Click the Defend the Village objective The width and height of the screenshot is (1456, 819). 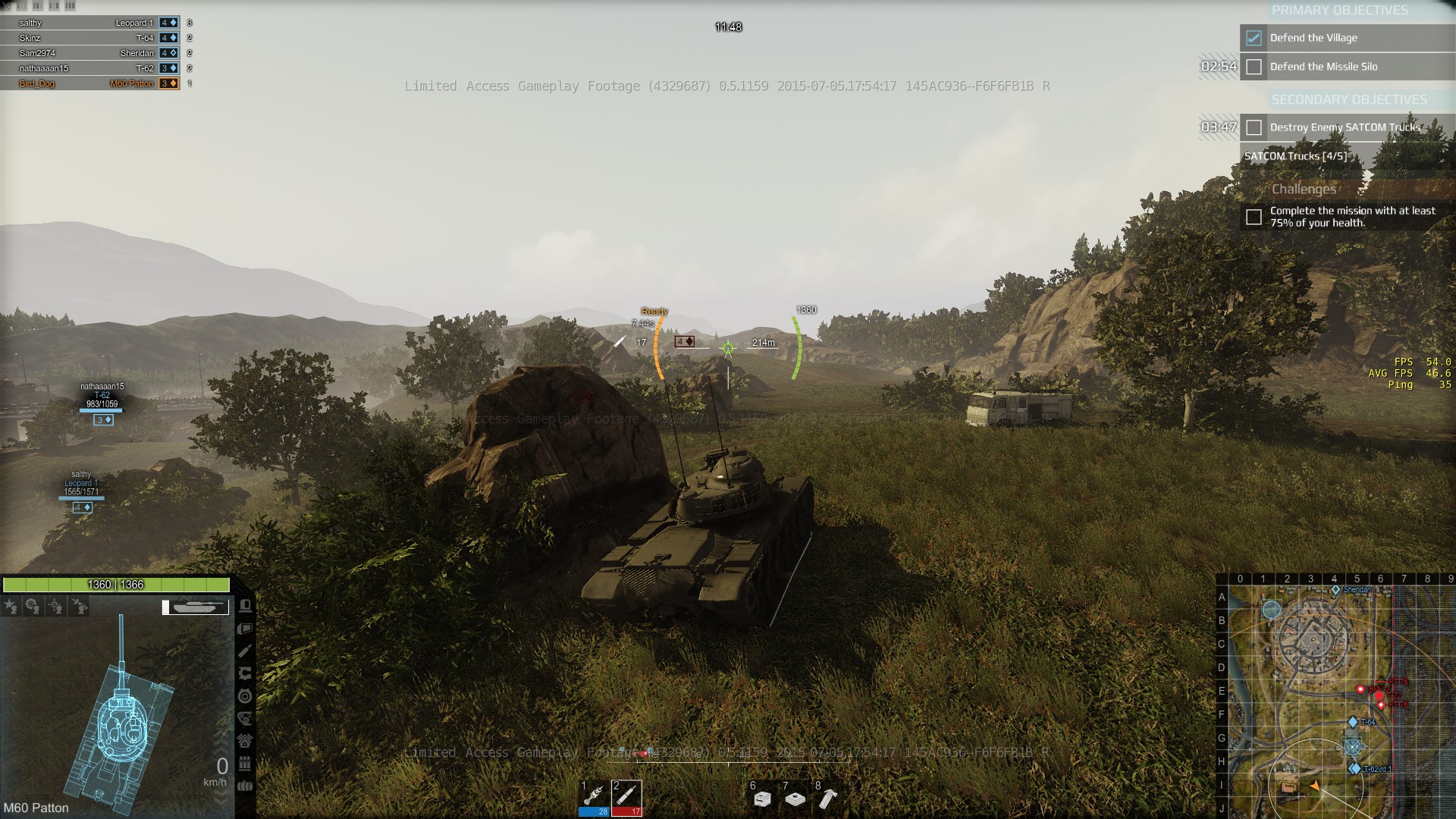(1313, 38)
